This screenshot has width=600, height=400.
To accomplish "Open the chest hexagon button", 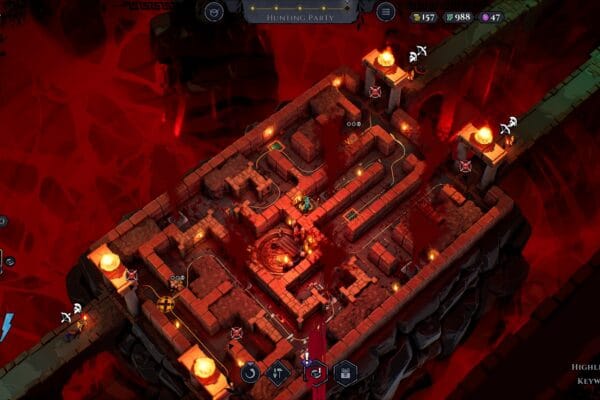I will coord(346,374).
